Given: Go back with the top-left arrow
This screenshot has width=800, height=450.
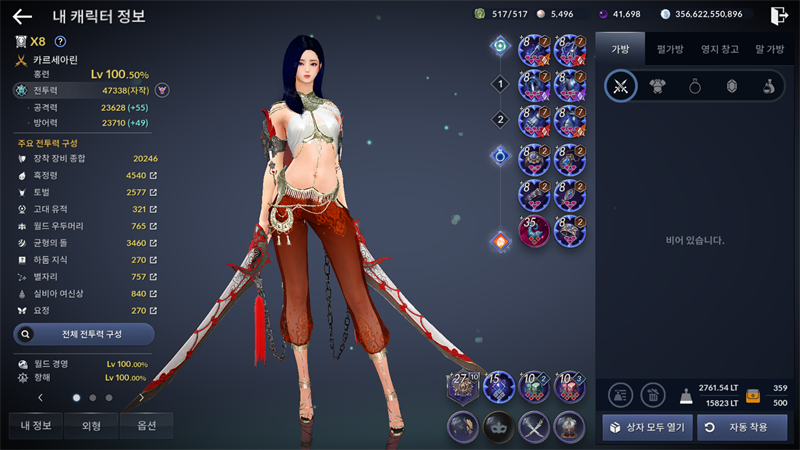Looking at the screenshot, I should pos(22,16).
